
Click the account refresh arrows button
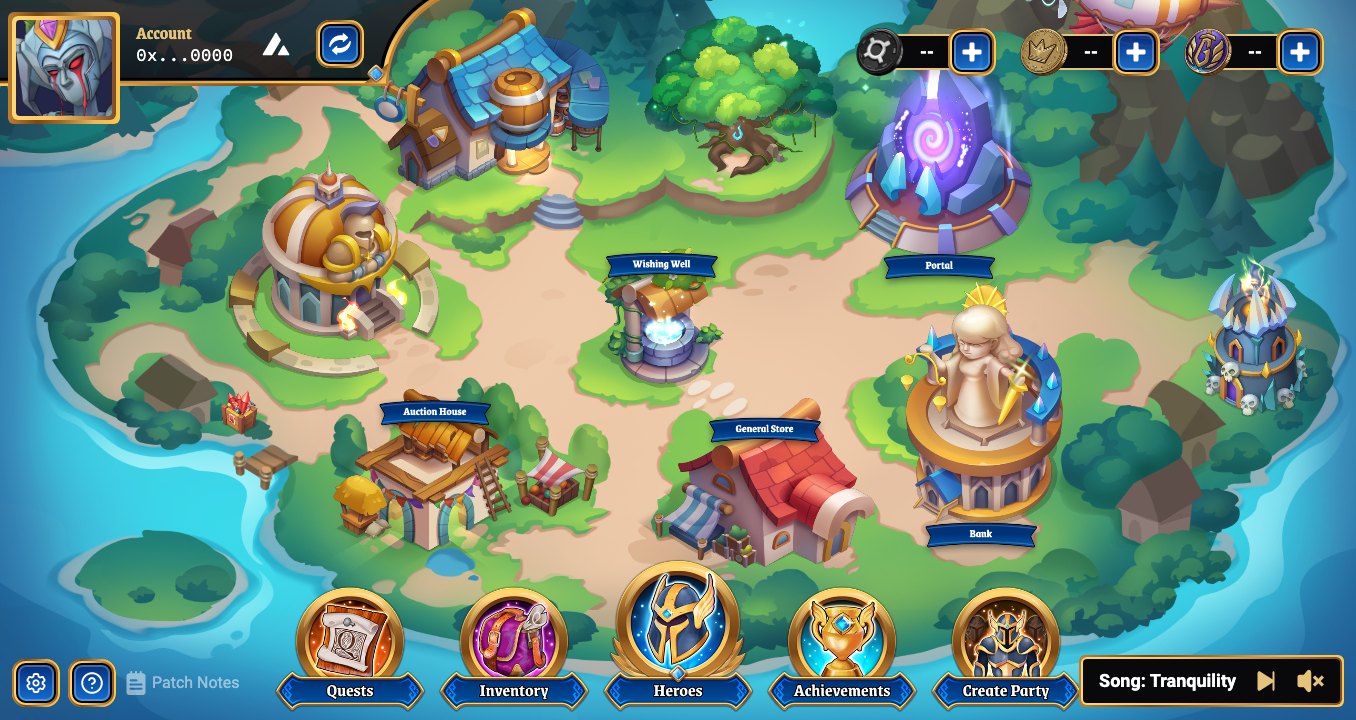coord(340,44)
